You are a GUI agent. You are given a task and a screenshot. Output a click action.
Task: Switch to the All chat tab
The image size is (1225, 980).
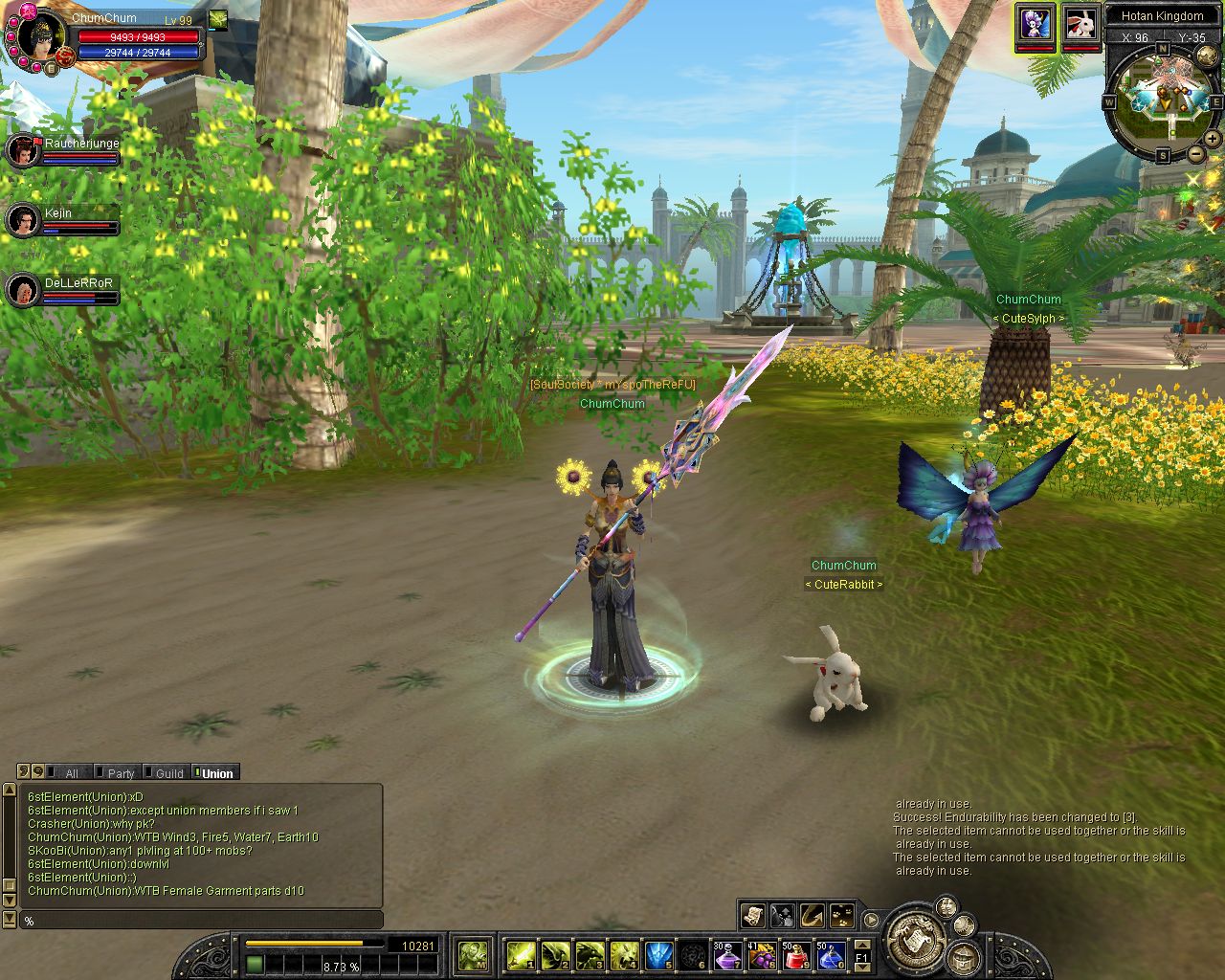tap(71, 773)
